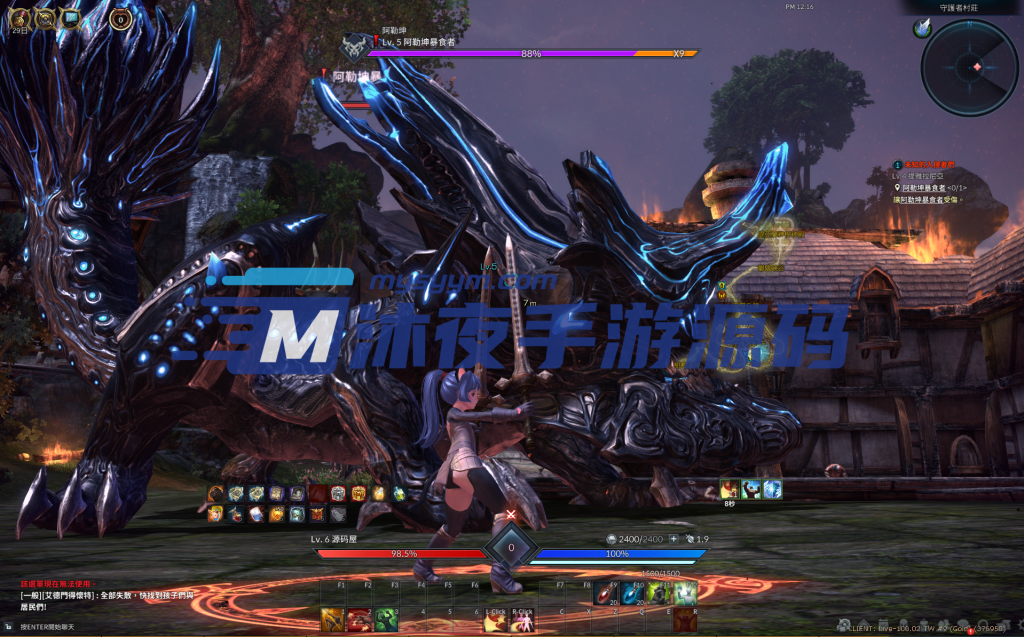
Task: Trigger the red slash skill in slot 2
Action: pos(359,620)
